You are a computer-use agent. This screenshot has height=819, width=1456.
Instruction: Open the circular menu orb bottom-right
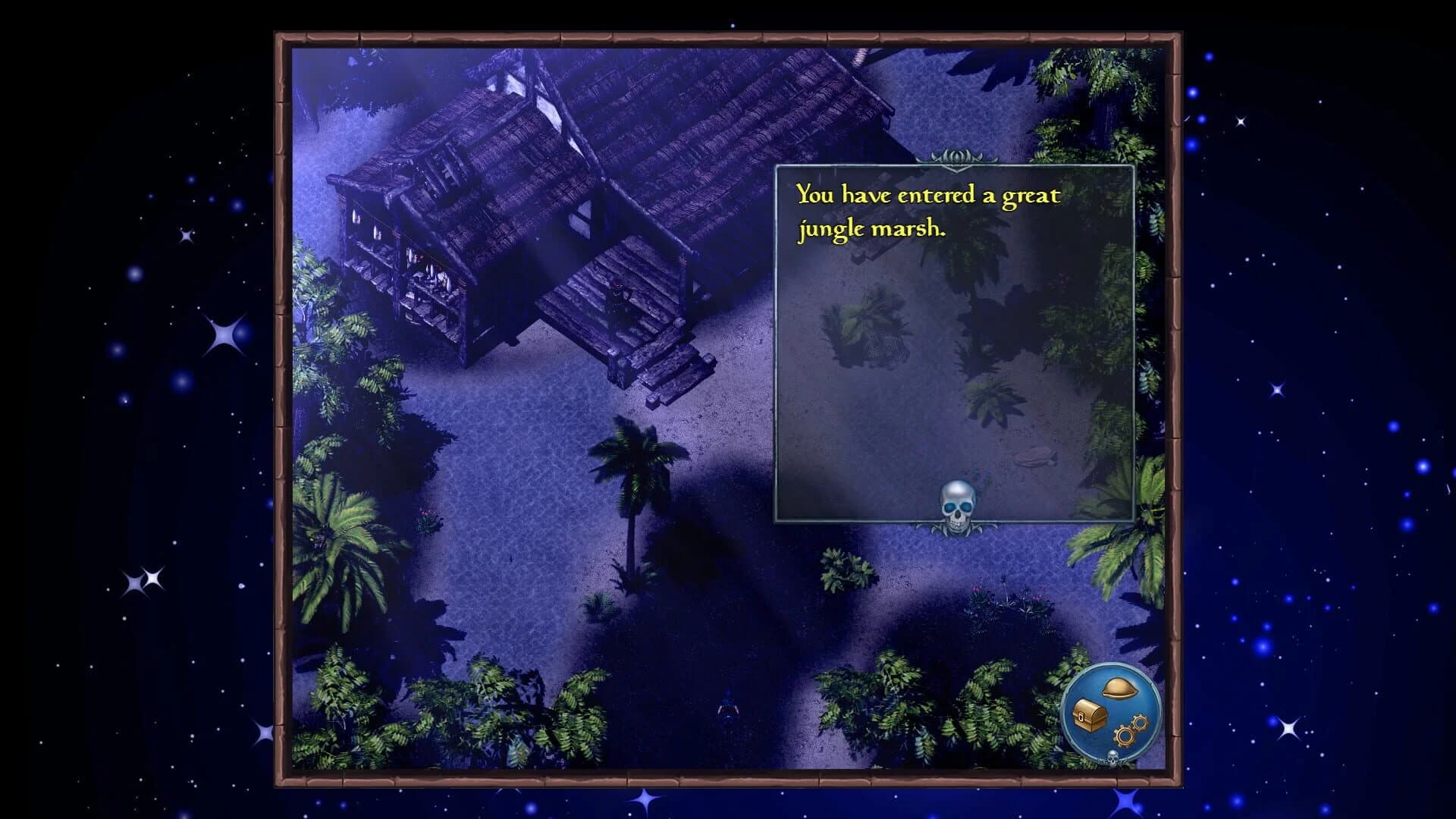coord(1111,711)
